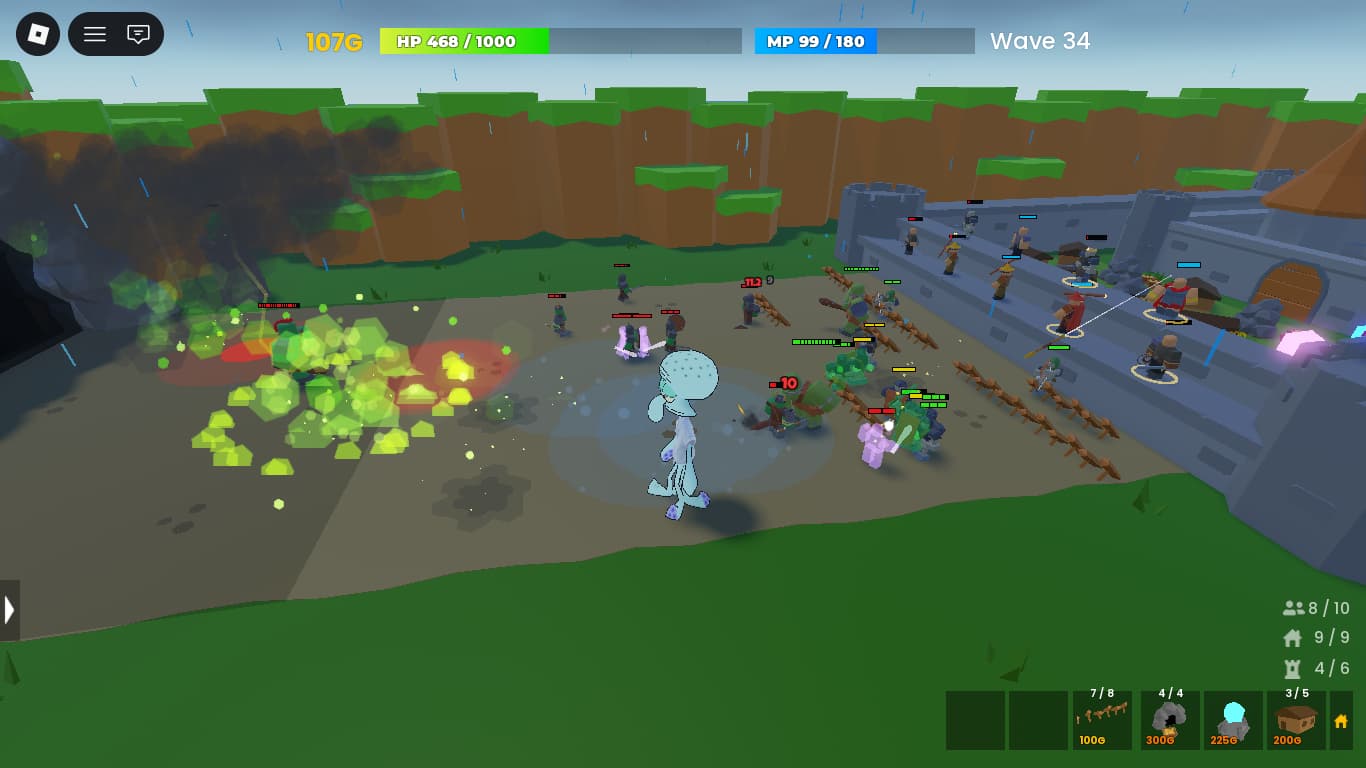Expand the side panel arrow tab
Image resolution: width=1366 pixels, height=768 pixels.
(9, 610)
